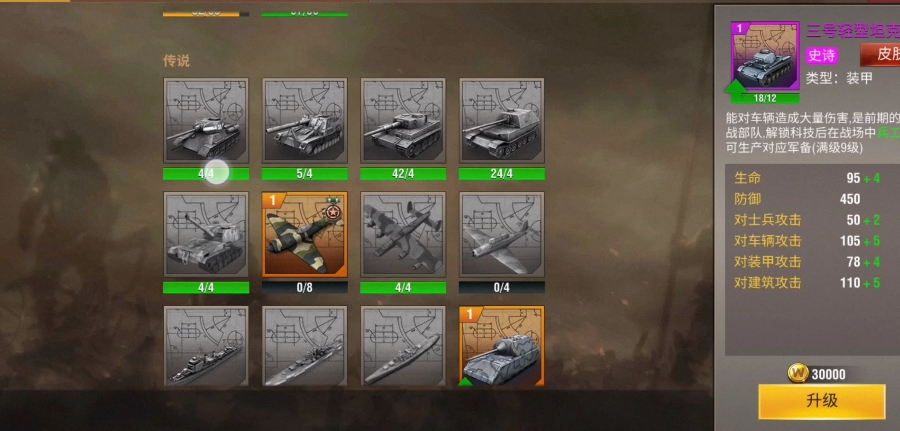The width and height of the screenshot is (900, 431).
Task: Click the panzer portrait in the detail panel
Action: pos(765,58)
